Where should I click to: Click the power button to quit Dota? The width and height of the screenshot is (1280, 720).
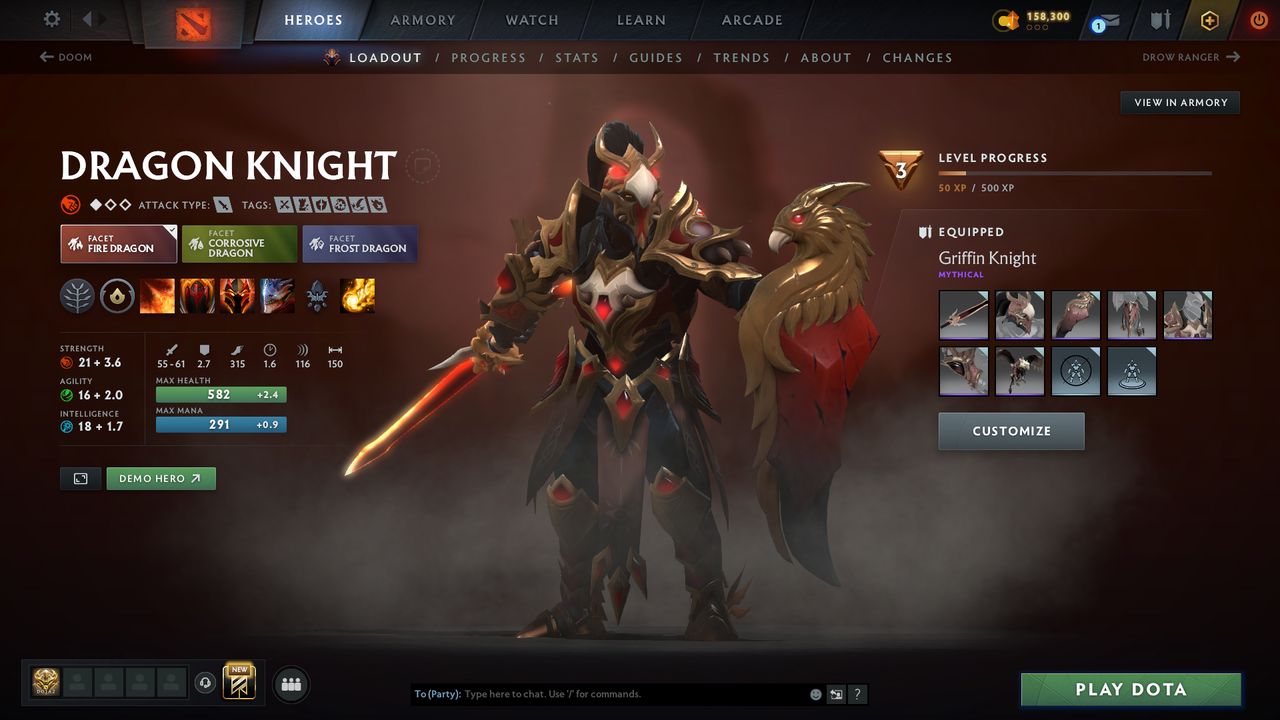(1259, 19)
